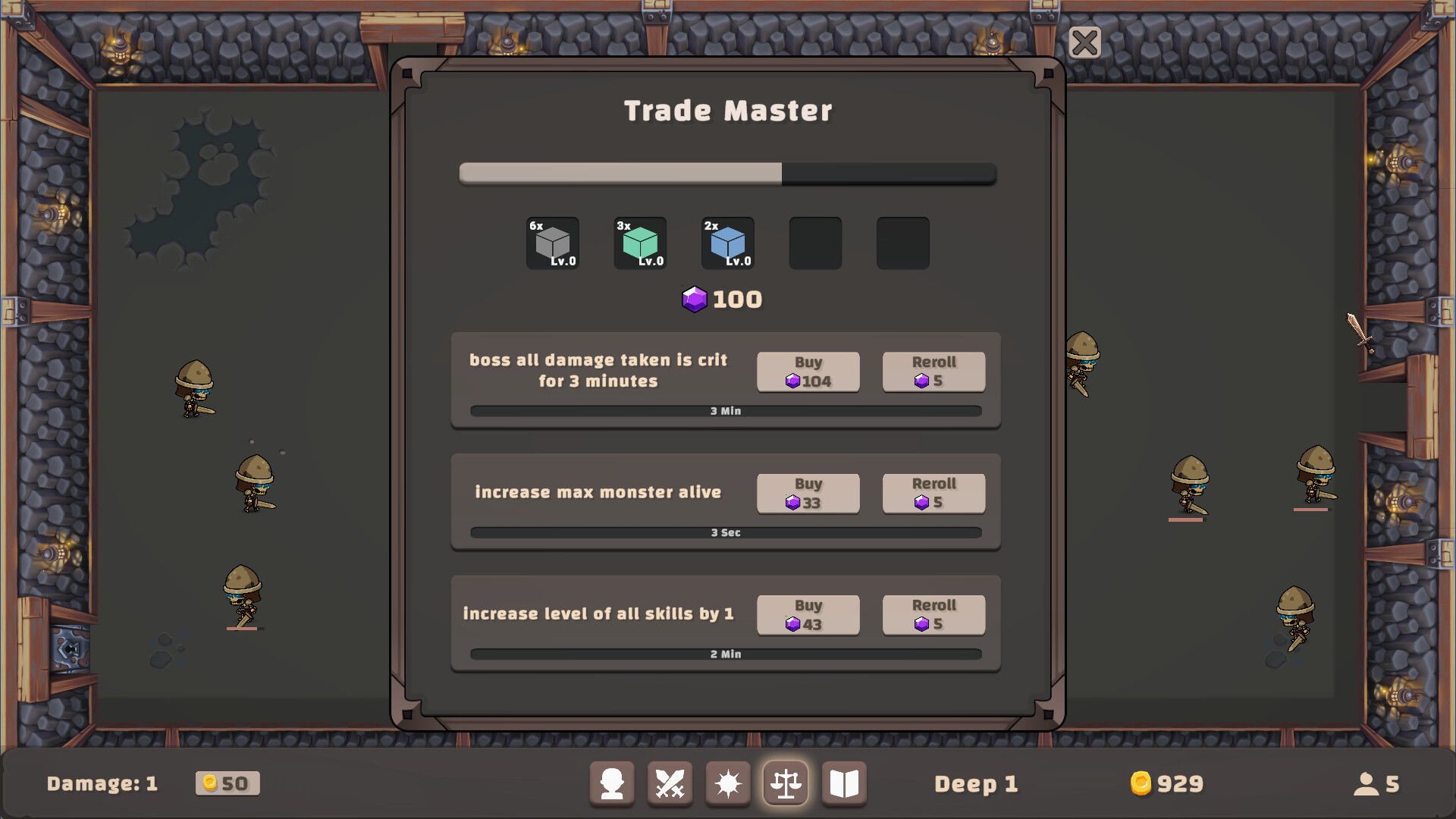Open the book journal panel
This screenshot has height=819, width=1456.
844,784
